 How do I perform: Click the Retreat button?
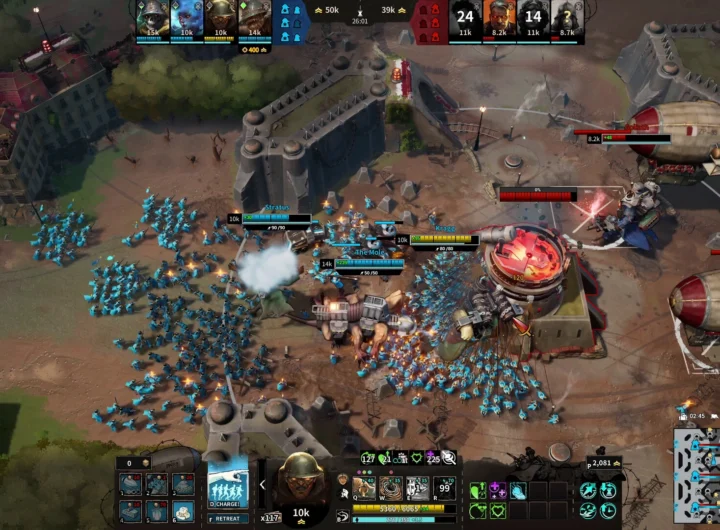tap(228, 519)
